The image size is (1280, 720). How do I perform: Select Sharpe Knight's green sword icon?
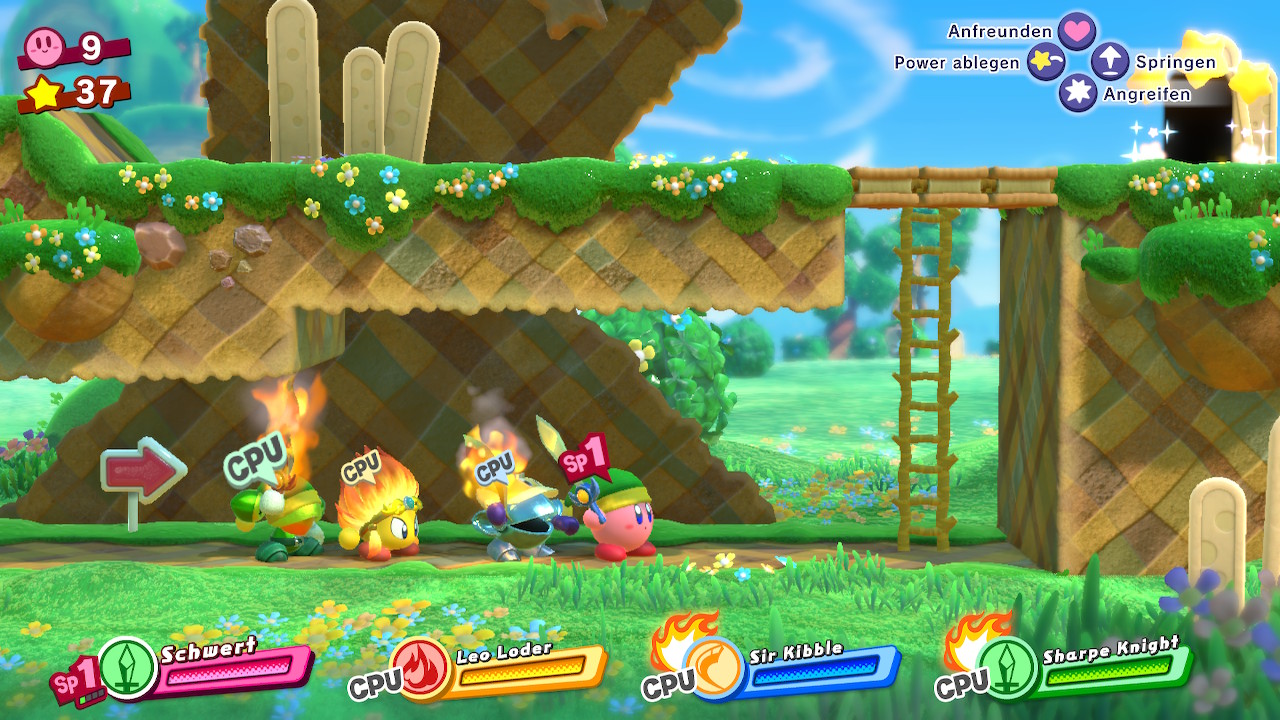point(1007,667)
